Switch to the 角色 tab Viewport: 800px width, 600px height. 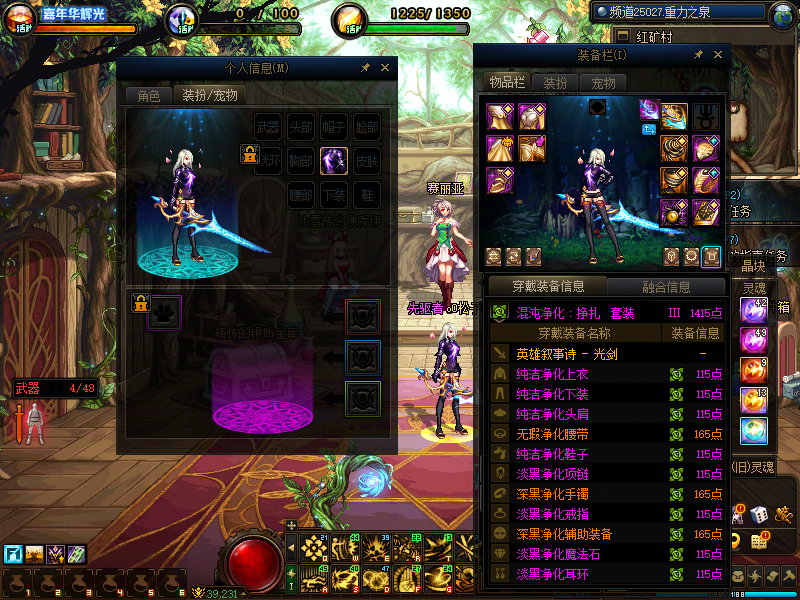point(148,96)
